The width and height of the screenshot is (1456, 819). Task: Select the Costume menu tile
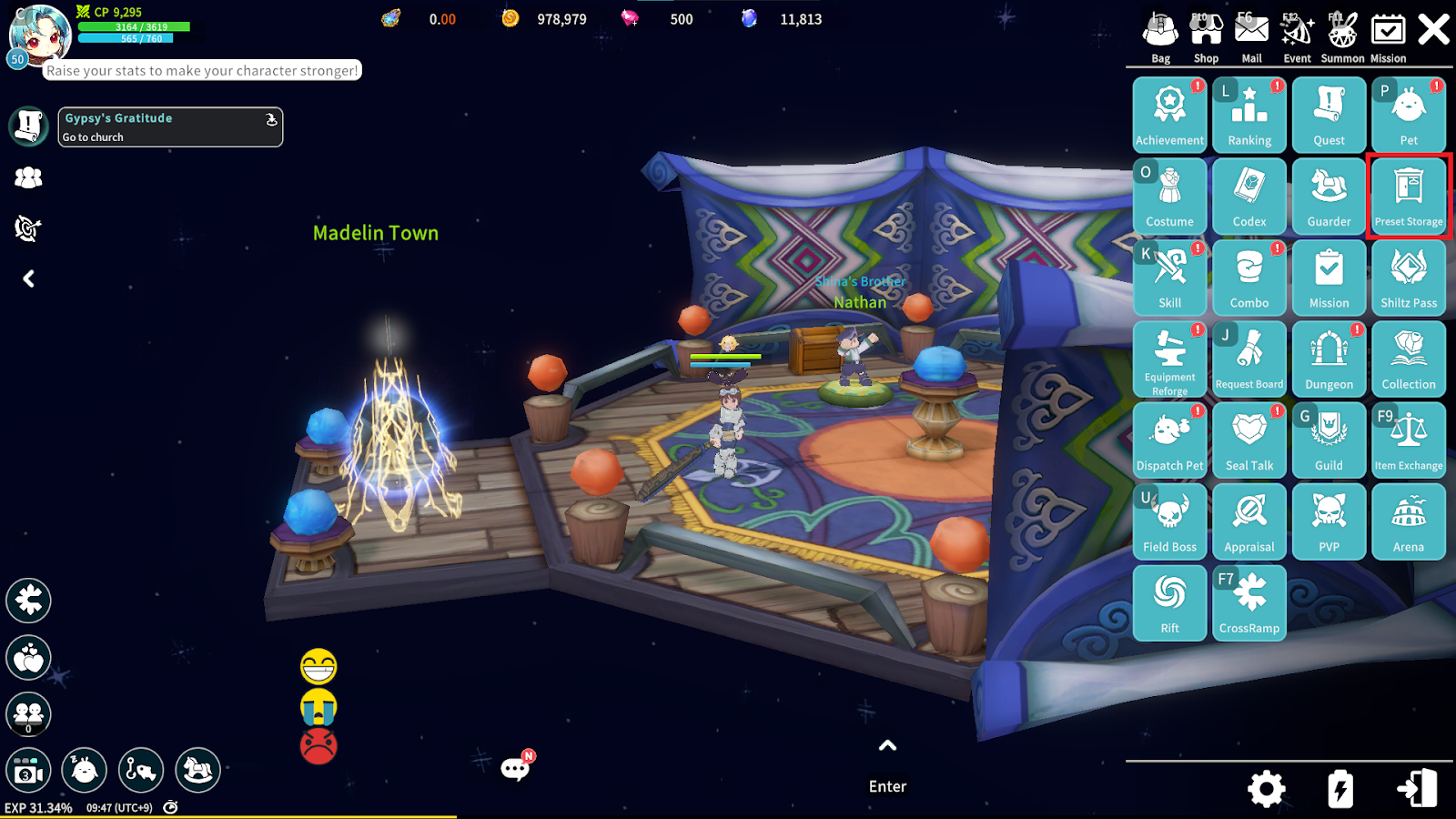point(1169,195)
